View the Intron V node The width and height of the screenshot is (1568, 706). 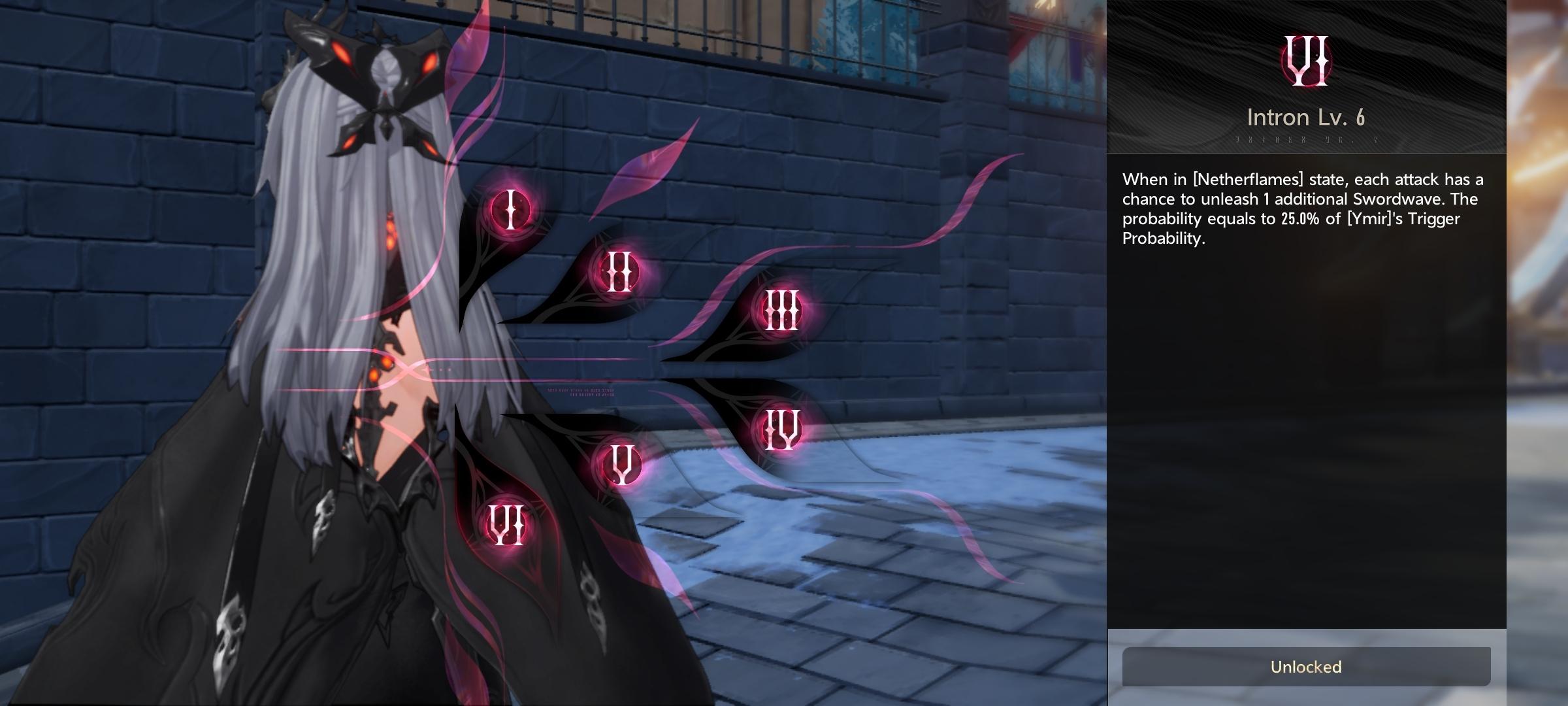click(x=620, y=463)
